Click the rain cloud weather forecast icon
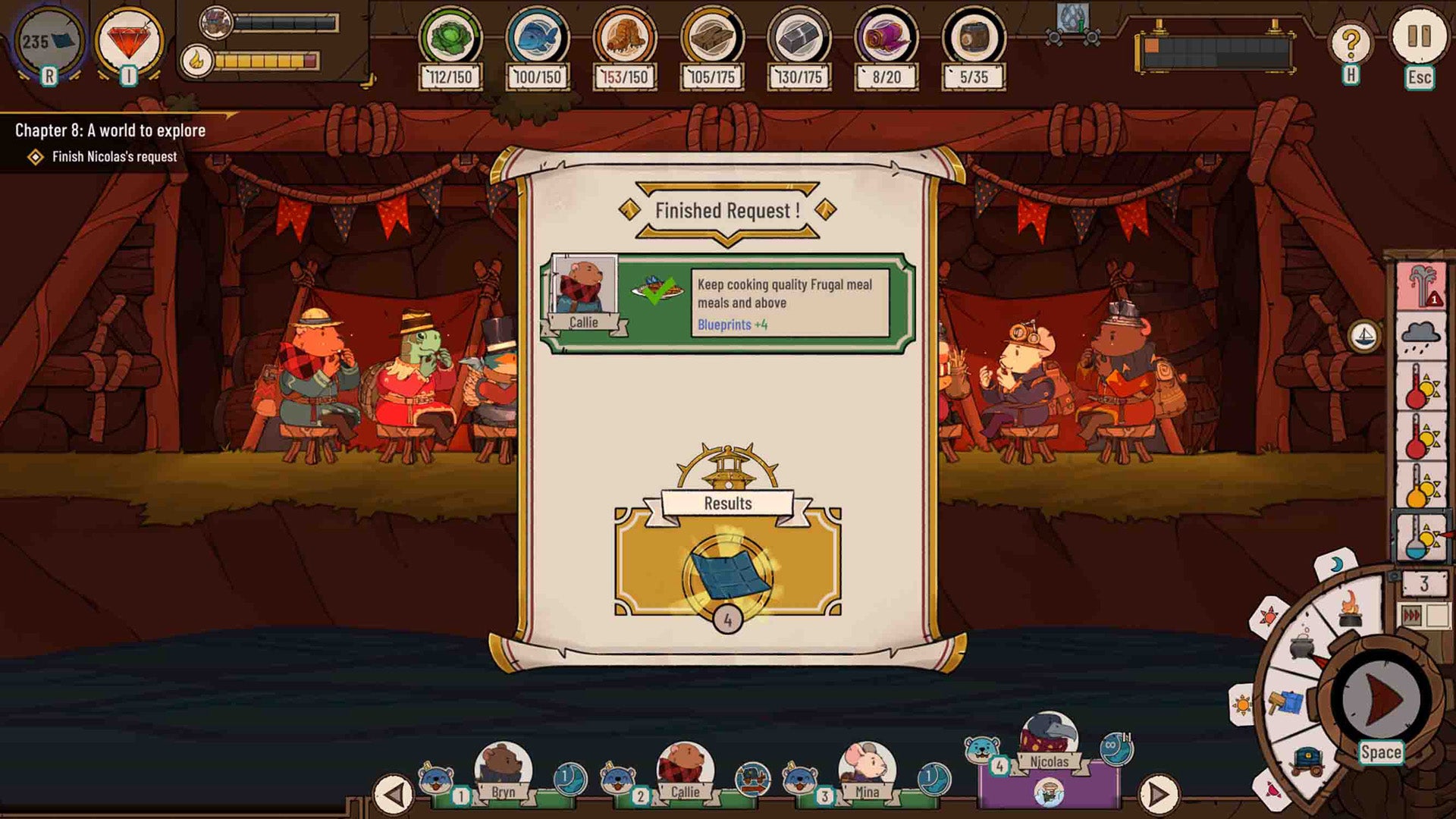Viewport: 1456px width, 819px height. tap(1420, 335)
